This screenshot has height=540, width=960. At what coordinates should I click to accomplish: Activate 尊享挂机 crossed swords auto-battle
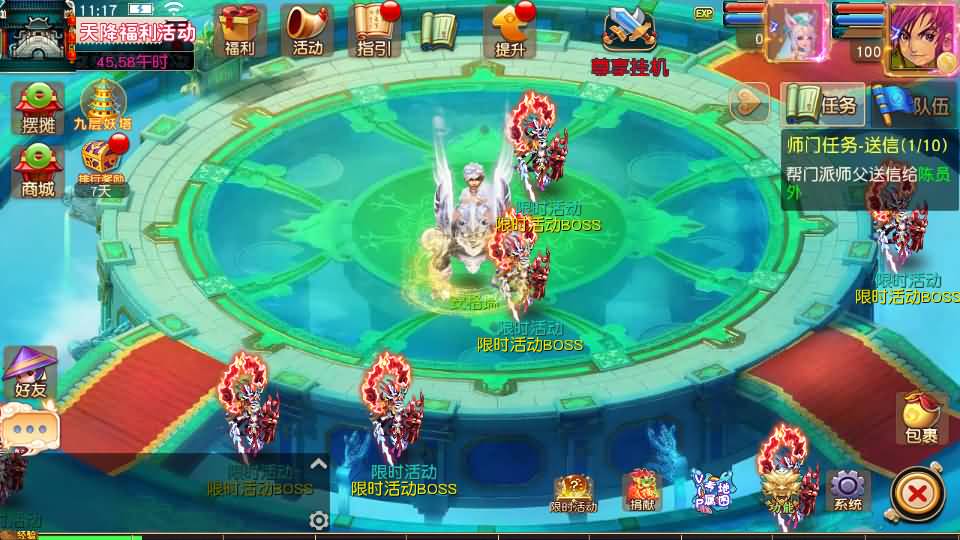click(x=629, y=38)
